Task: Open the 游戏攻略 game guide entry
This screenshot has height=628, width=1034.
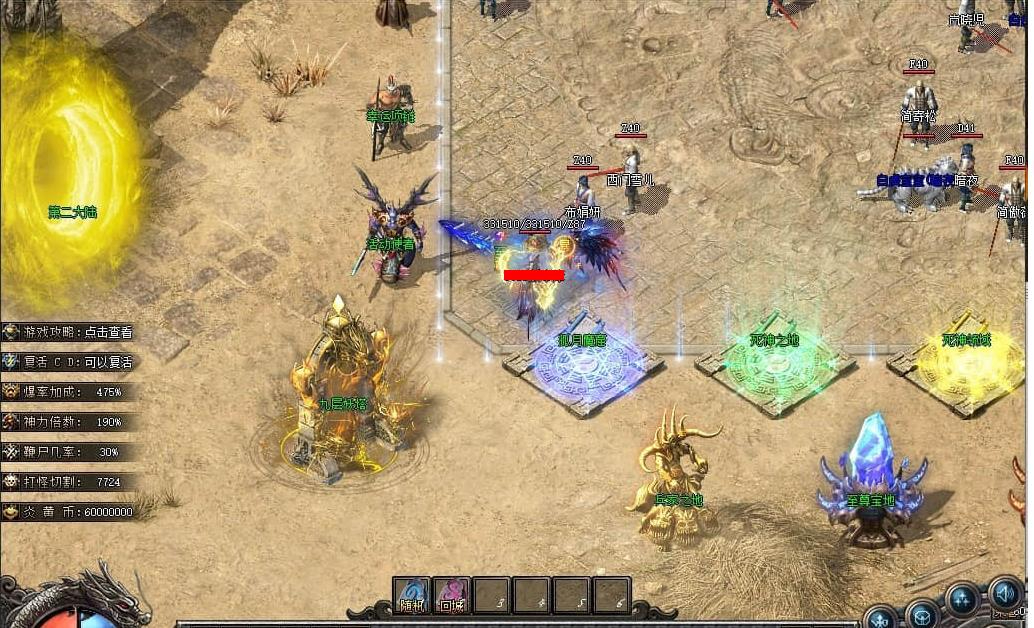Action: tap(68, 332)
